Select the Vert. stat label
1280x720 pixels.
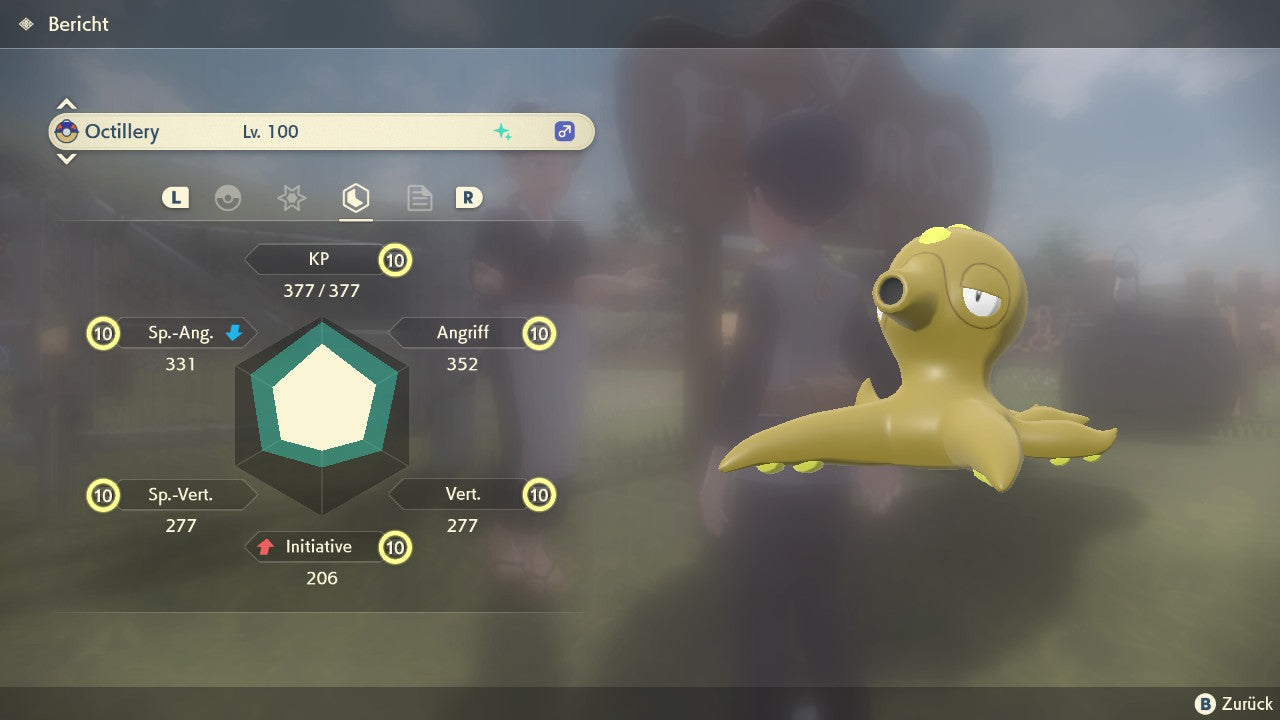point(462,494)
